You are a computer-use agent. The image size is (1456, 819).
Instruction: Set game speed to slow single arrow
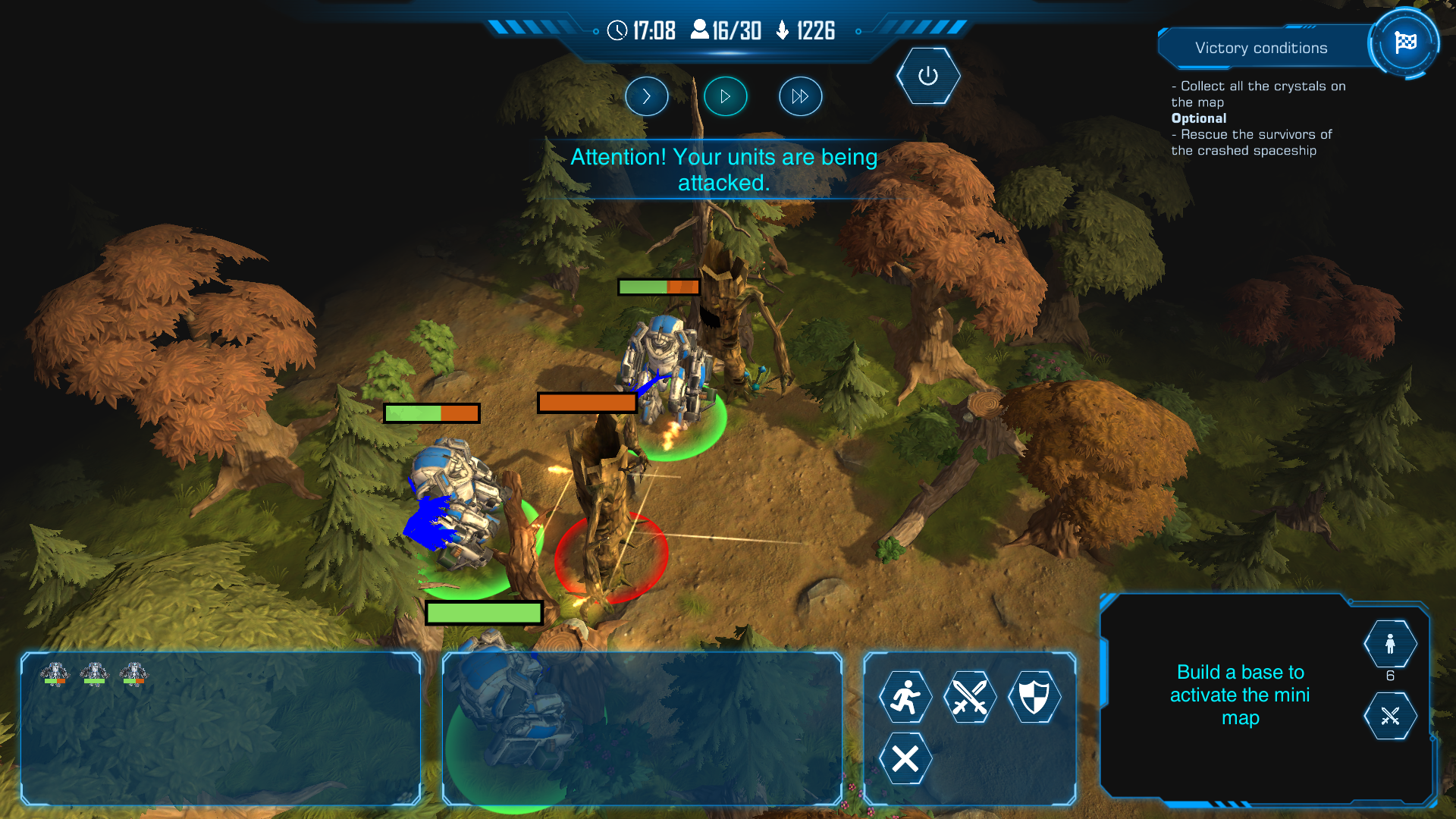pyautogui.click(x=646, y=96)
